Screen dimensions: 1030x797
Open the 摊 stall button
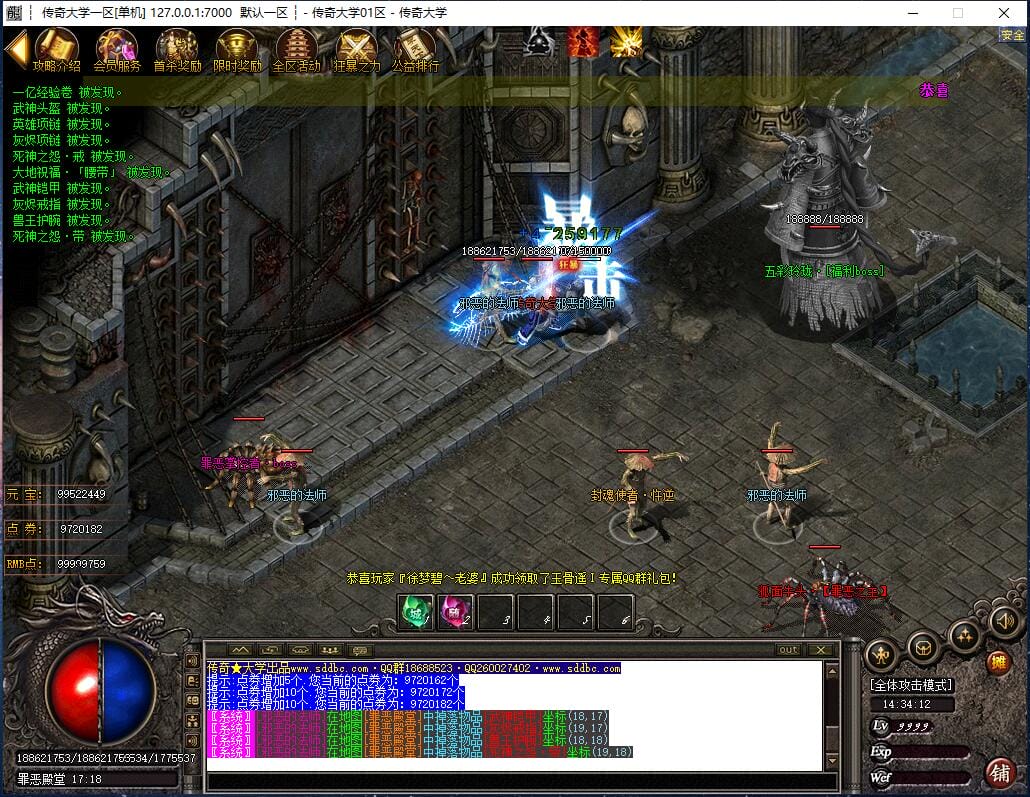pos(998,661)
